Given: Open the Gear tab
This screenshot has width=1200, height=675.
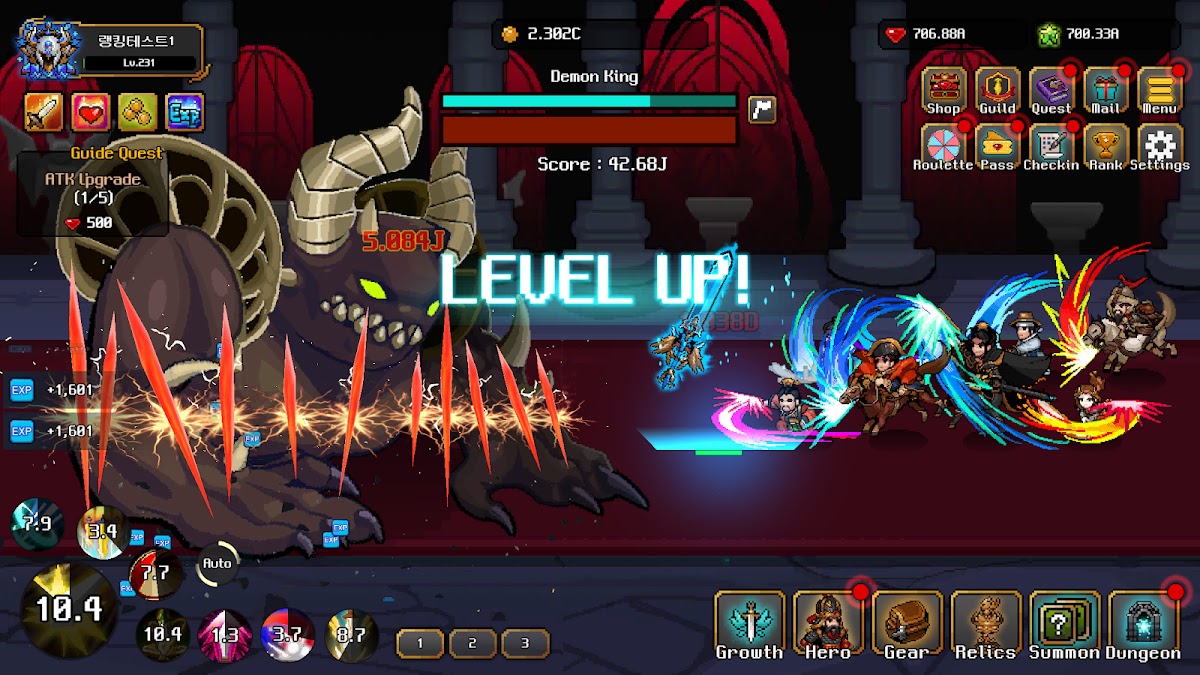Looking at the screenshot, I should point(907,624).
